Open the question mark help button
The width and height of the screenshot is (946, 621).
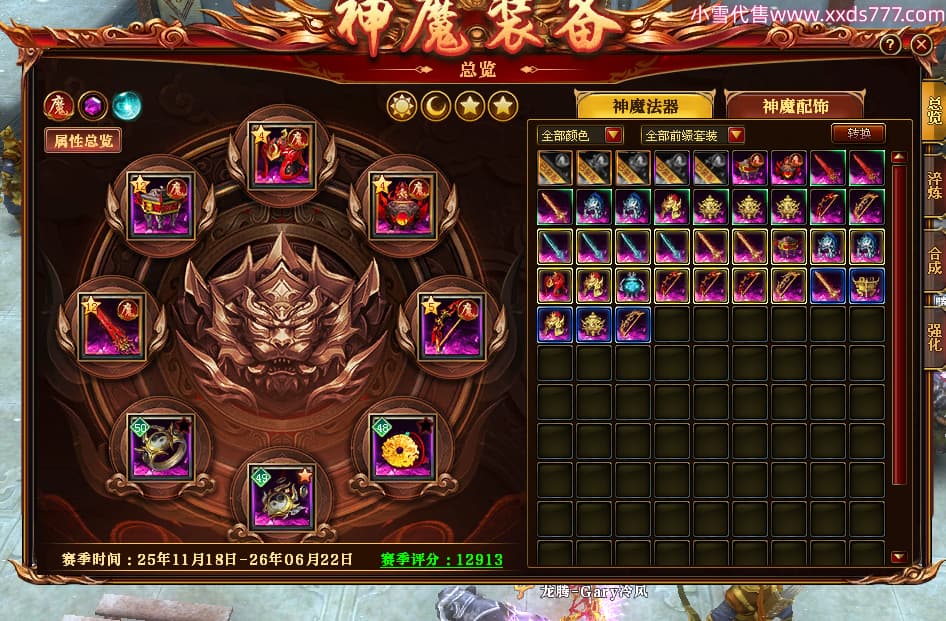889,44
